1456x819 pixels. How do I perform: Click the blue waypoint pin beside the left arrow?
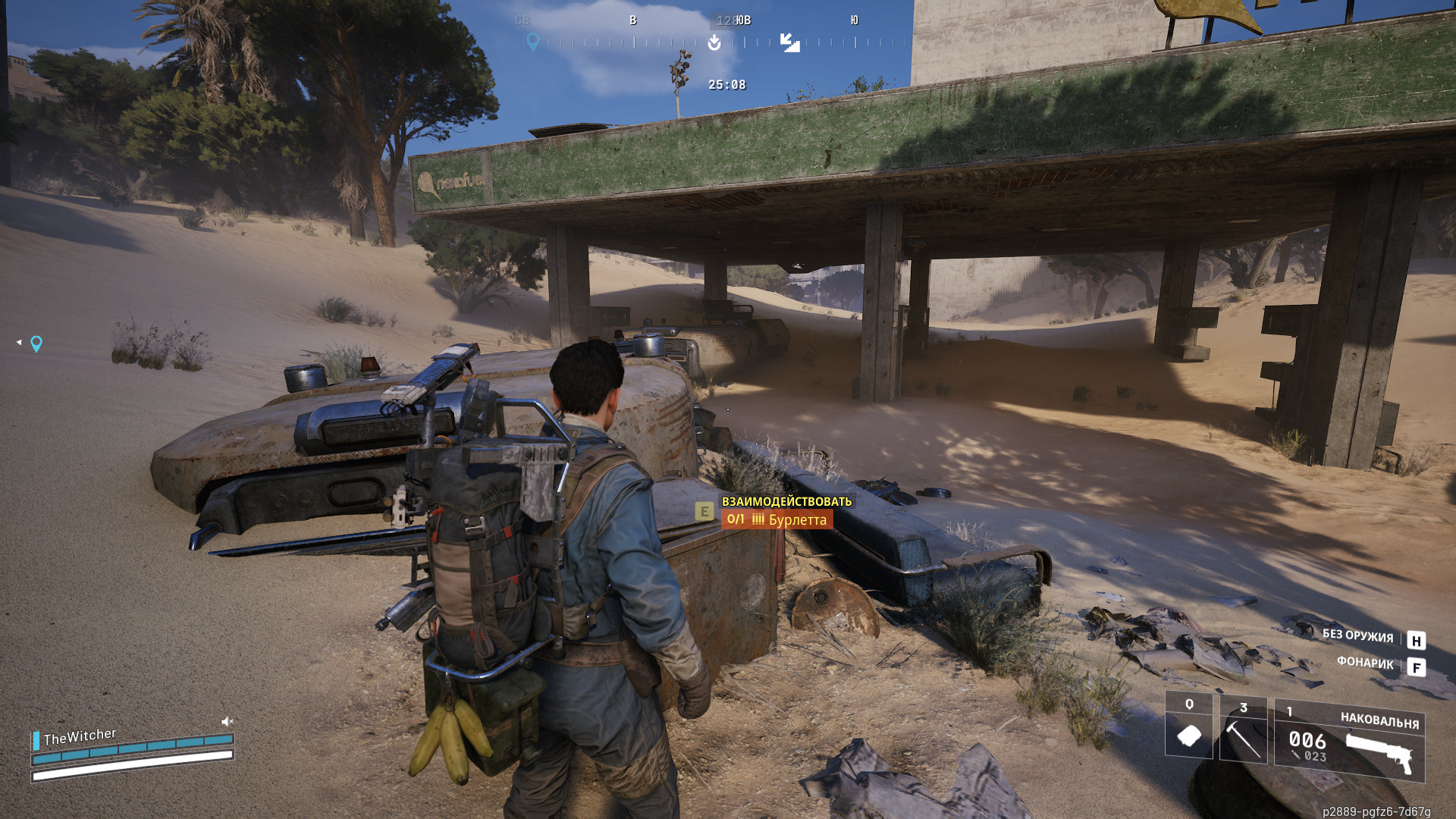pyautogui.click(x=36, y=344)
